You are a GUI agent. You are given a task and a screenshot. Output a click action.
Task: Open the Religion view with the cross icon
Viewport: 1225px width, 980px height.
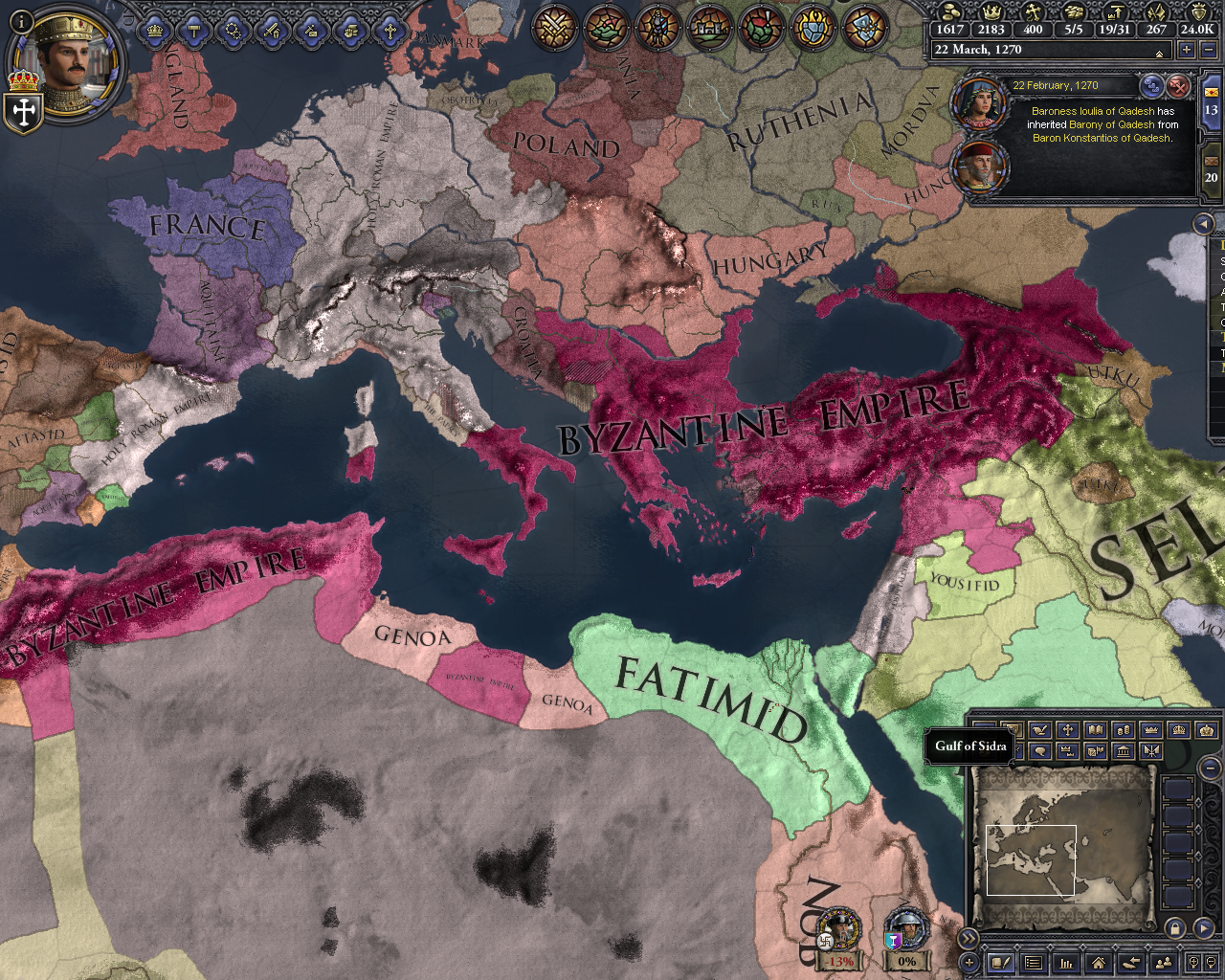390,30
